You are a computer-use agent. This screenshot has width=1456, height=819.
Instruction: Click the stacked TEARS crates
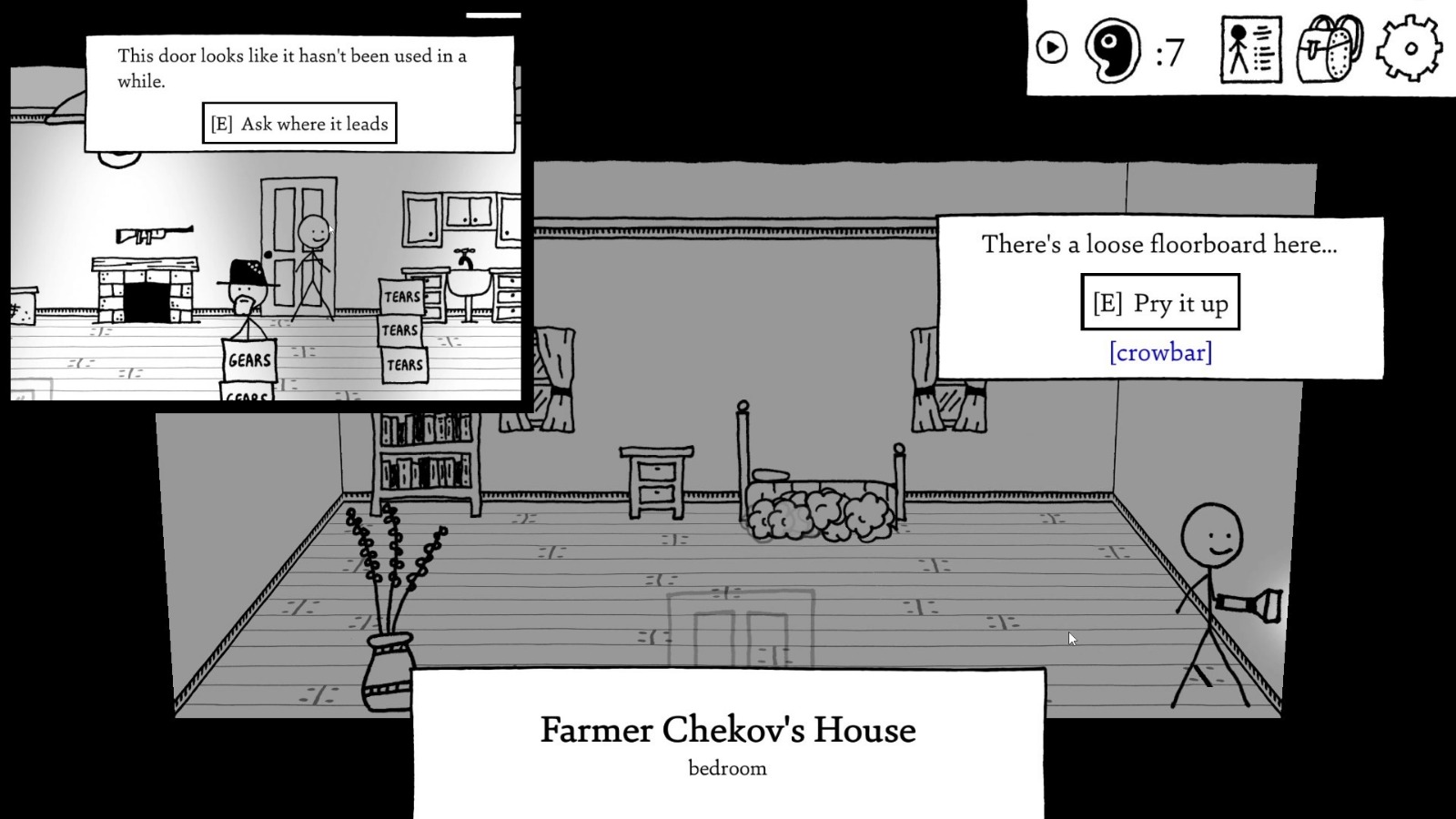(402, 329)
